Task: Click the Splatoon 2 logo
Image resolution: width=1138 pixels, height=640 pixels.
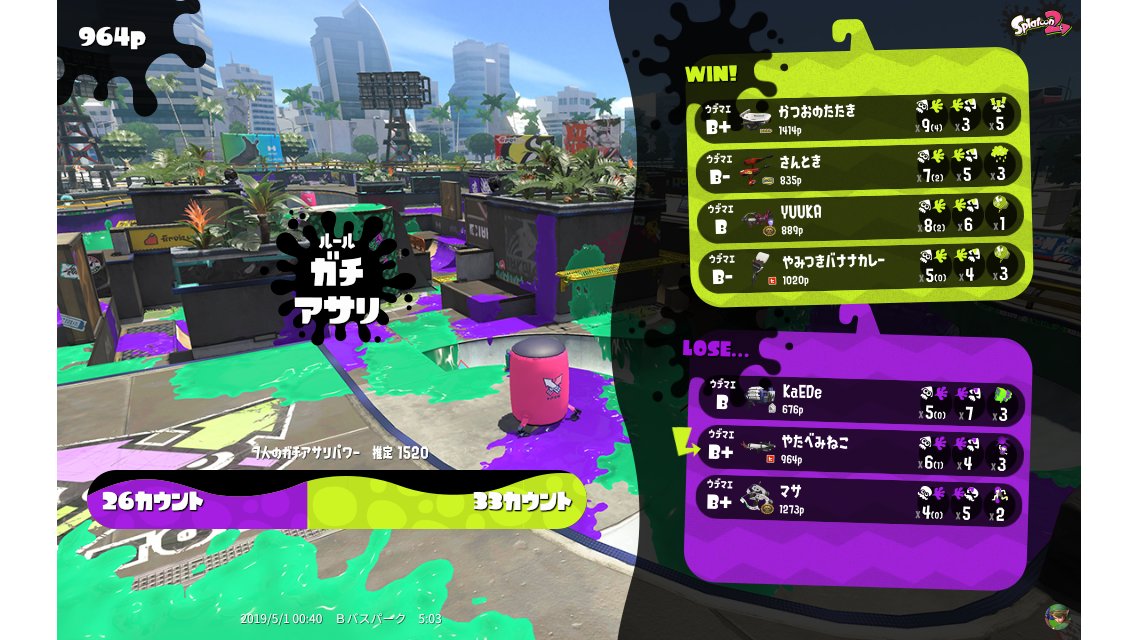Action: point(1040,23)
